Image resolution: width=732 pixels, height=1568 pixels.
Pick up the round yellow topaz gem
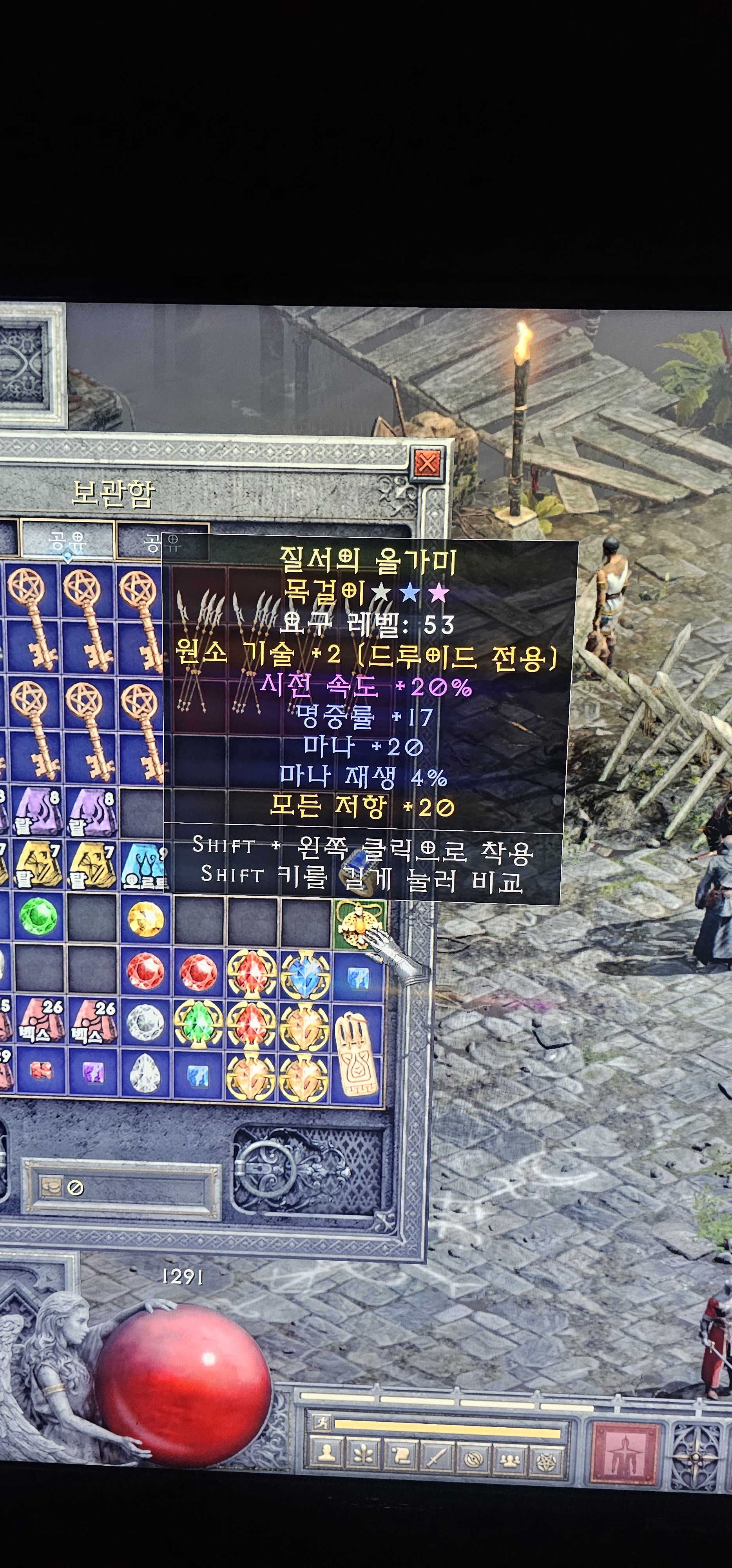pyautogui.click(x=145, y=918)
